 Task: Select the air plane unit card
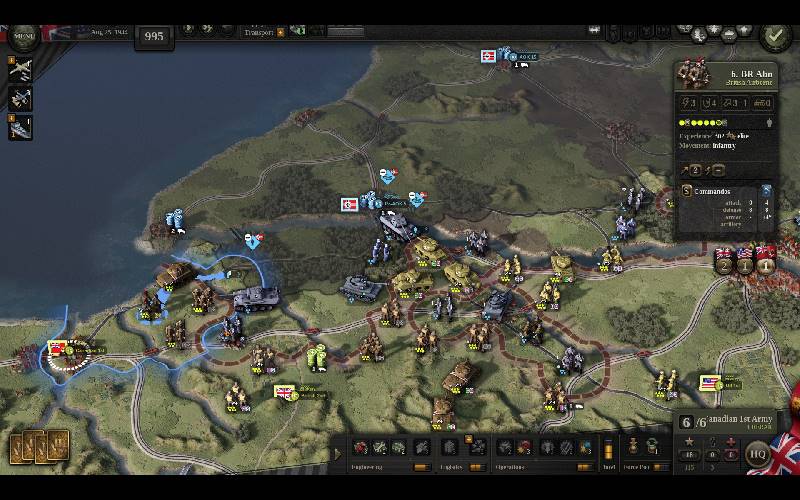click(20, 69)
